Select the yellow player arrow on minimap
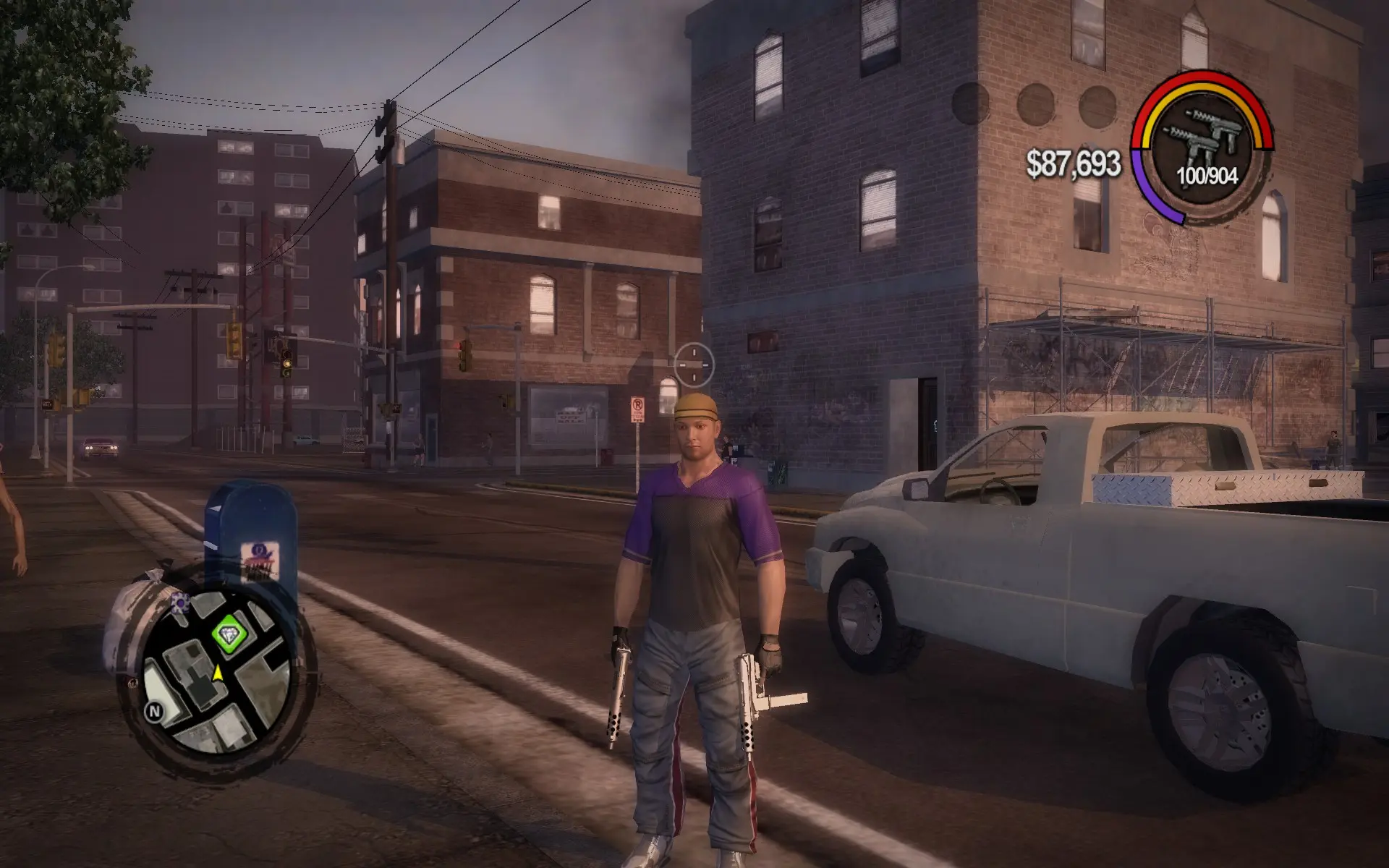This screenshot has height=868, width=1389. (217, 673)
